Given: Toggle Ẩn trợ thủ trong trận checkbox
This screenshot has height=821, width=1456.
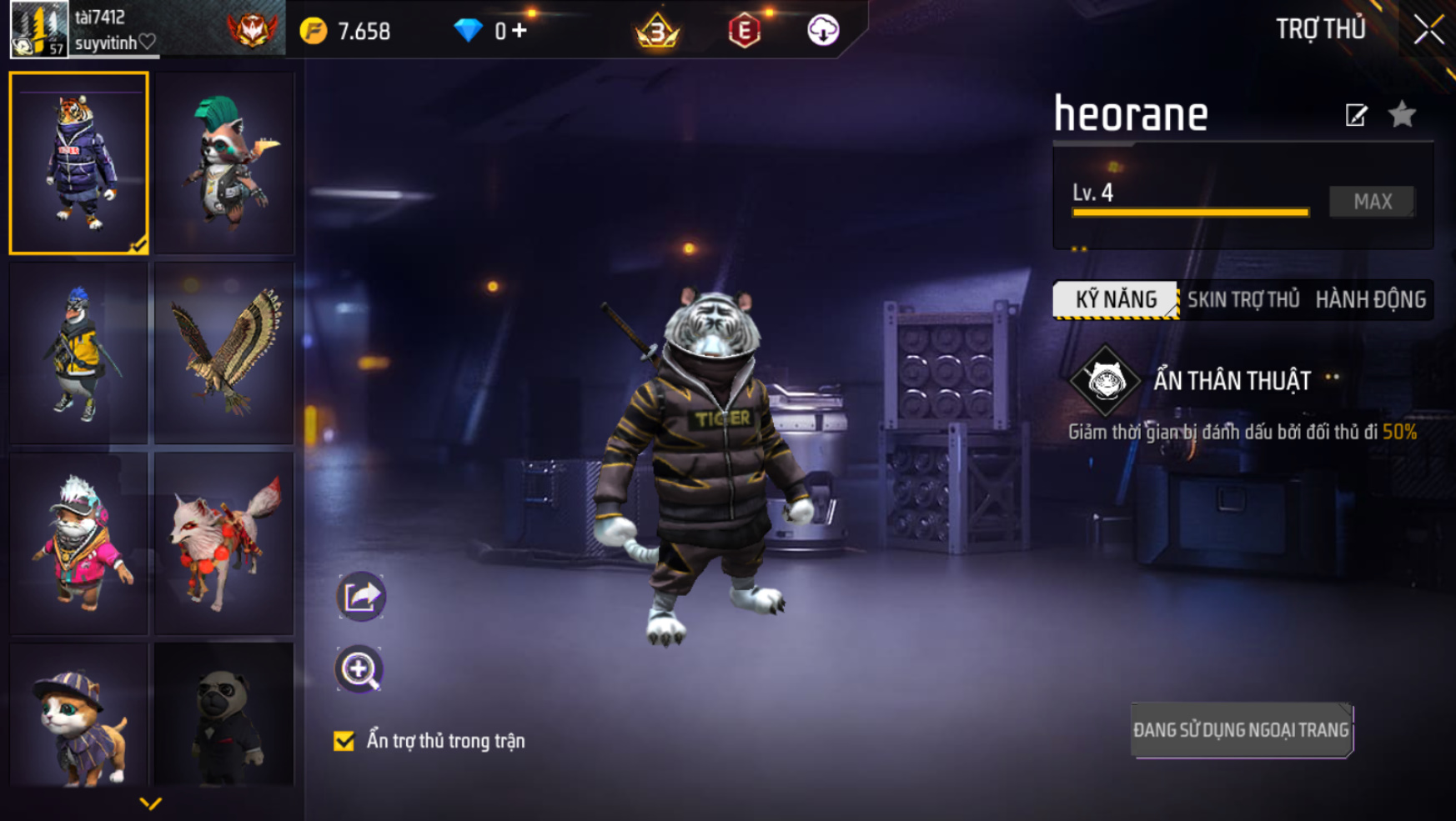Looking at the screenshot, I should [x=344, y=741].
